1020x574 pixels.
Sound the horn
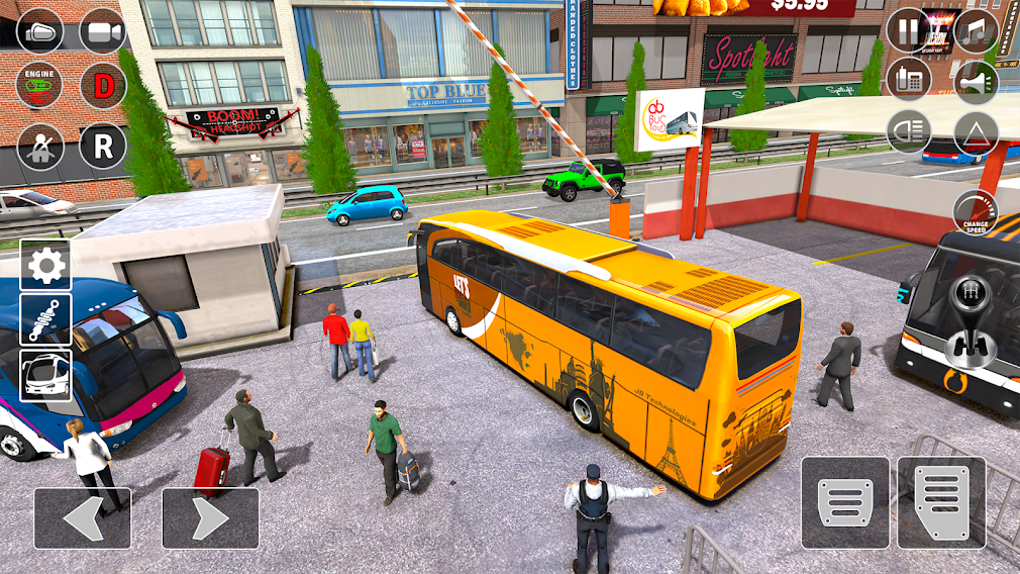(975, 81)
